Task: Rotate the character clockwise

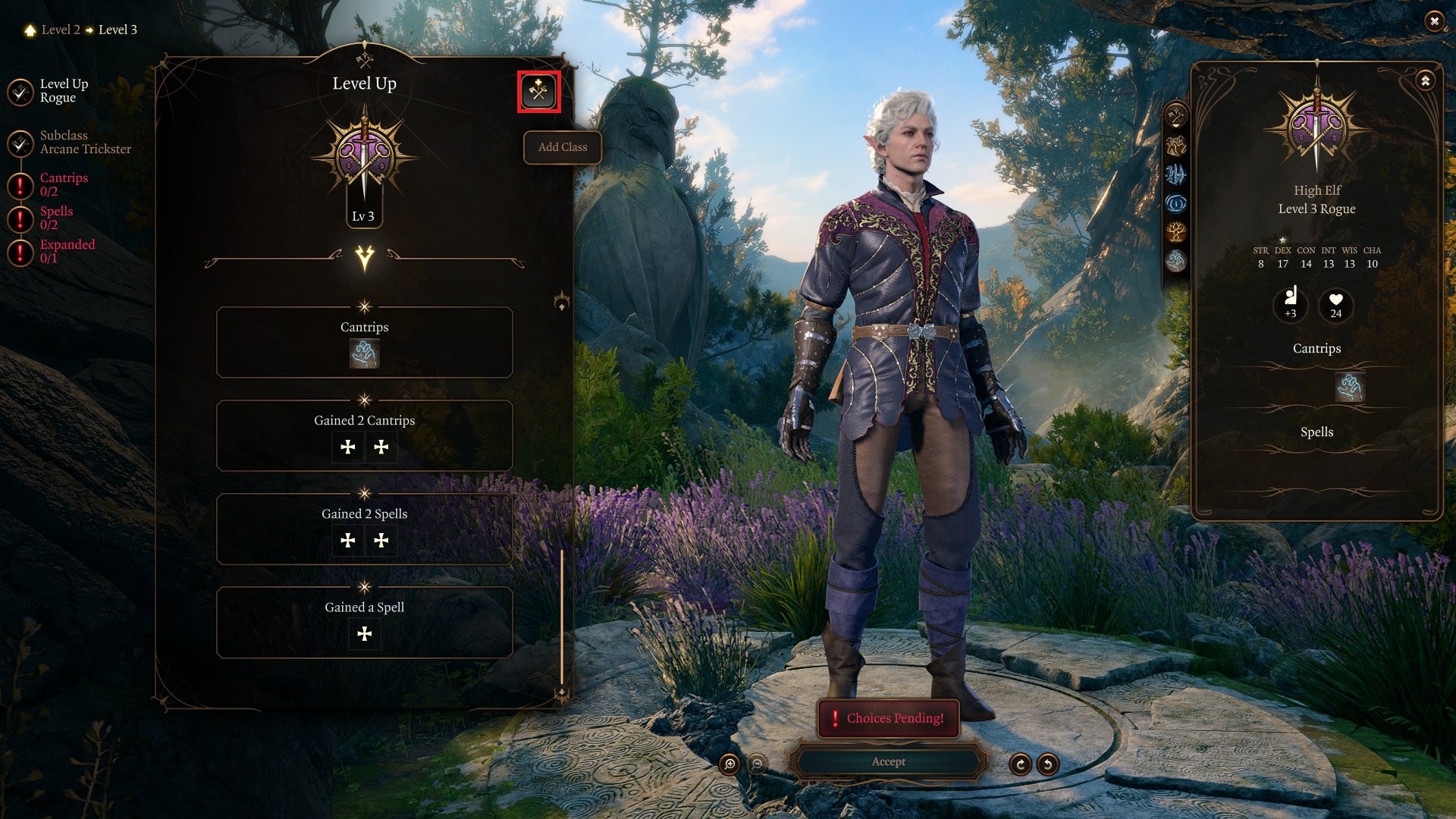Action: [1020, 764]
